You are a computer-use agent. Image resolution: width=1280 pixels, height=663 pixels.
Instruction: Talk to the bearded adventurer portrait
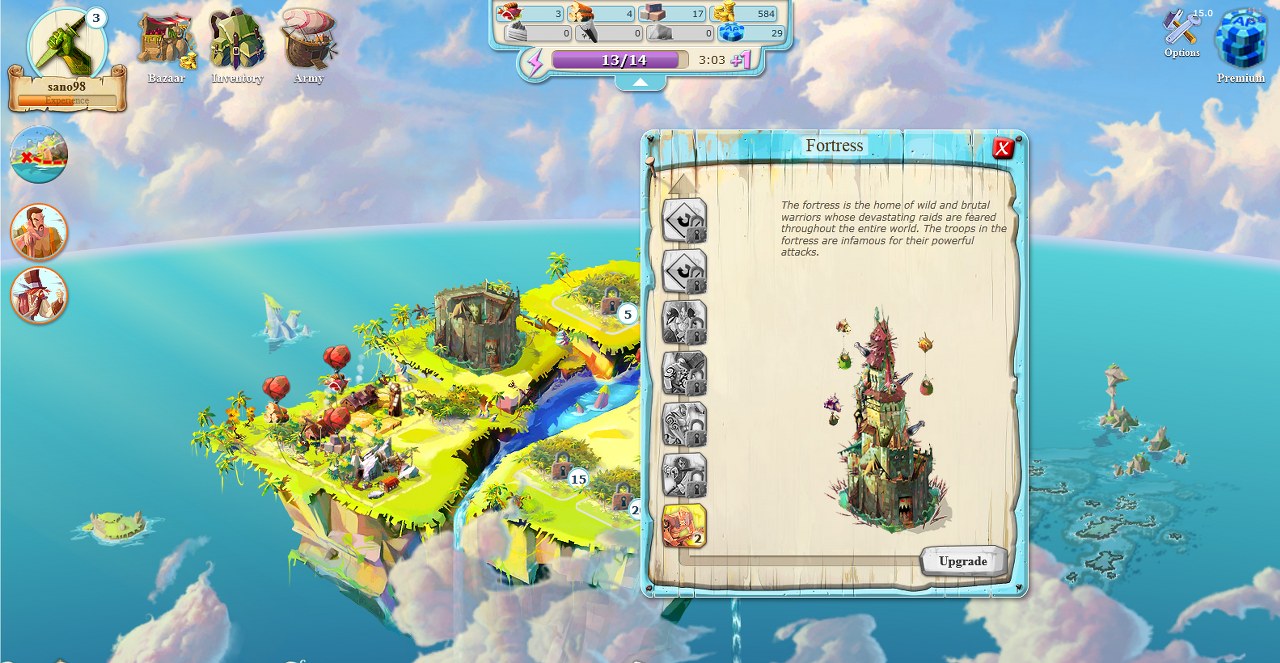click(39, 231)
